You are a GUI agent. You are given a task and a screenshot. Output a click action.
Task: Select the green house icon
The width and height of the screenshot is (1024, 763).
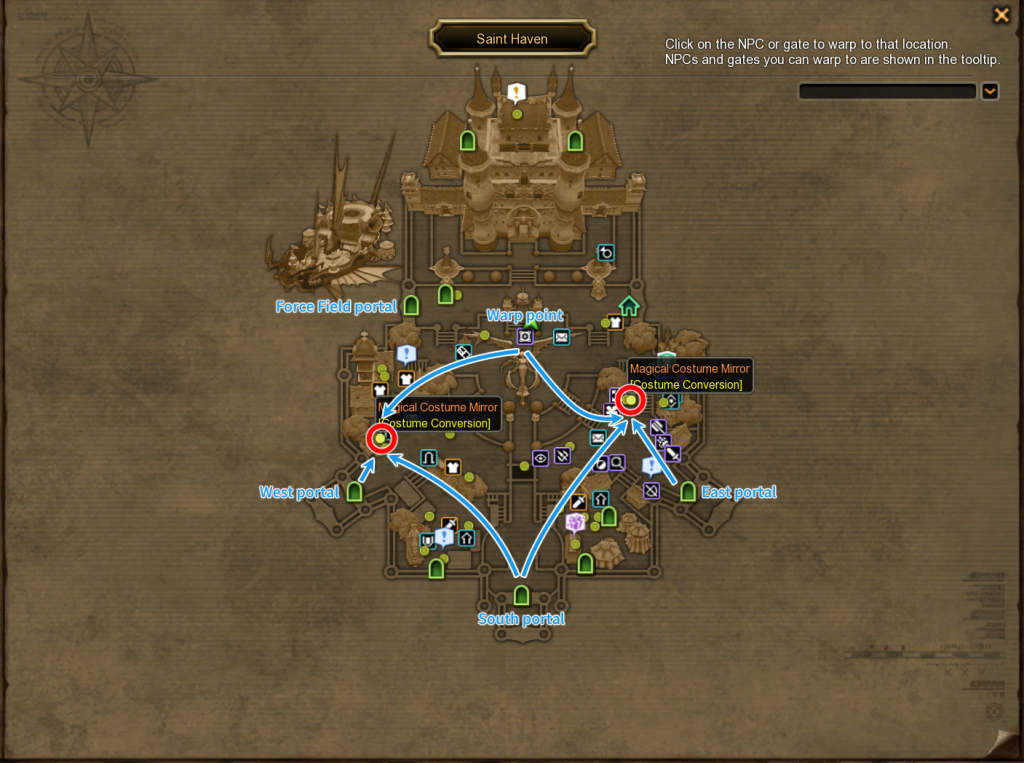[629, 305]
